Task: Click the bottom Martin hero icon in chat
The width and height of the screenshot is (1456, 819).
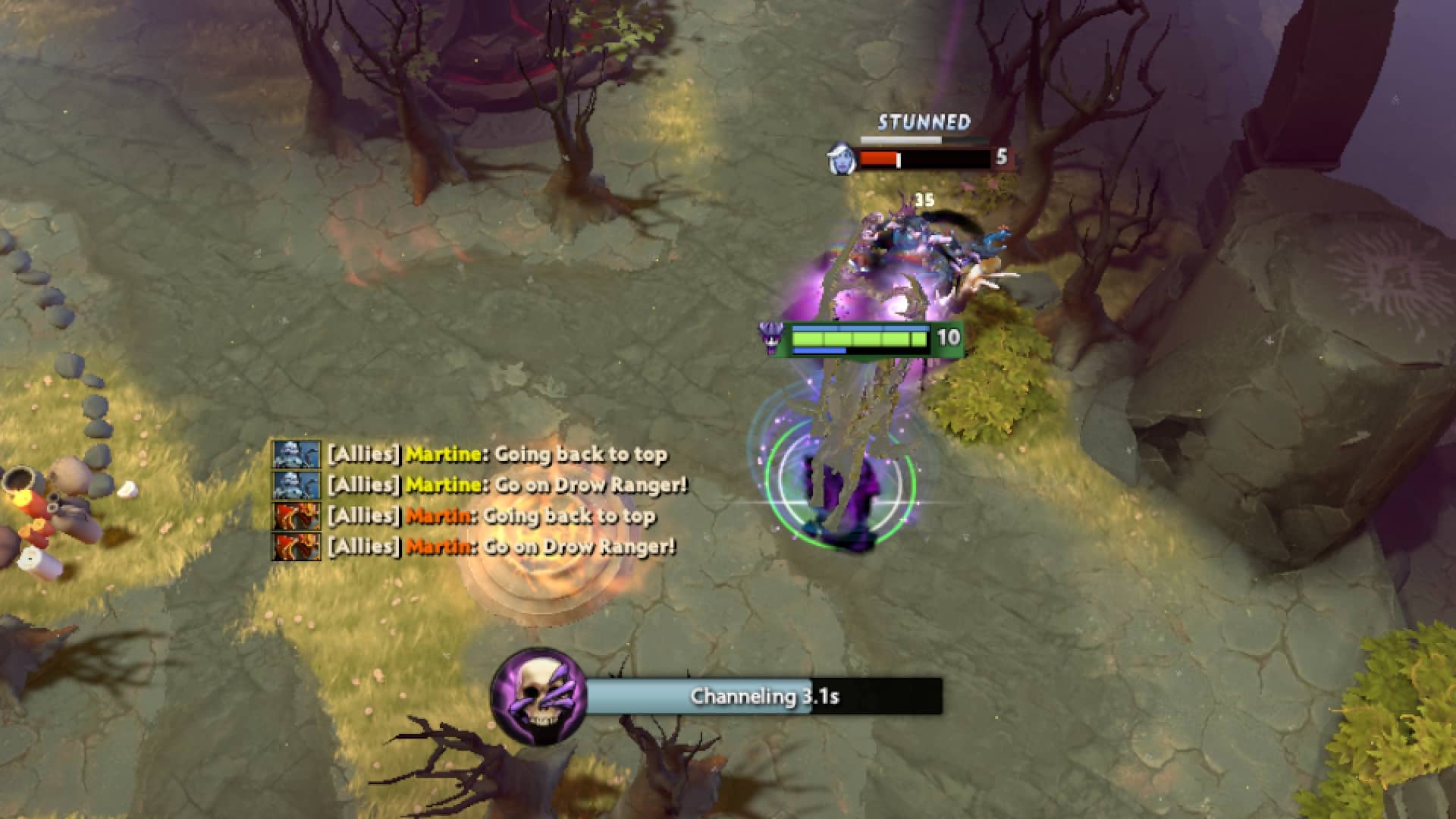Action: click(295, 544)
